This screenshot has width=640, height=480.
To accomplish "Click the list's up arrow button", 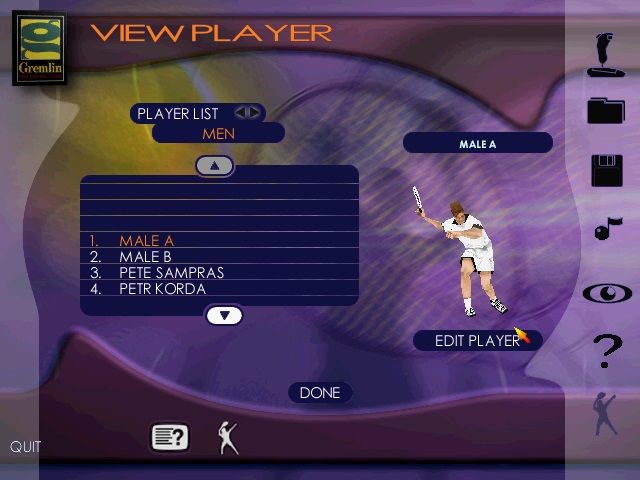I will click(x=214, y=165).
